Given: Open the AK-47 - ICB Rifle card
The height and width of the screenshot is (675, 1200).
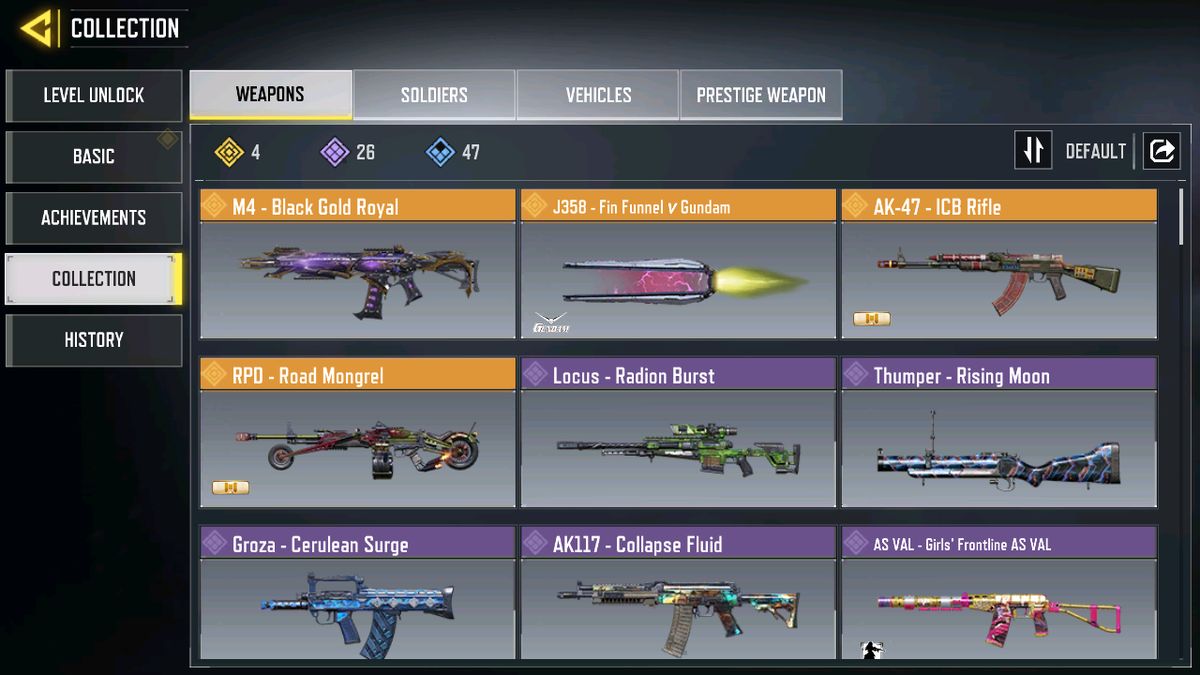Looking at the screenshot, I should pos(999,265).
